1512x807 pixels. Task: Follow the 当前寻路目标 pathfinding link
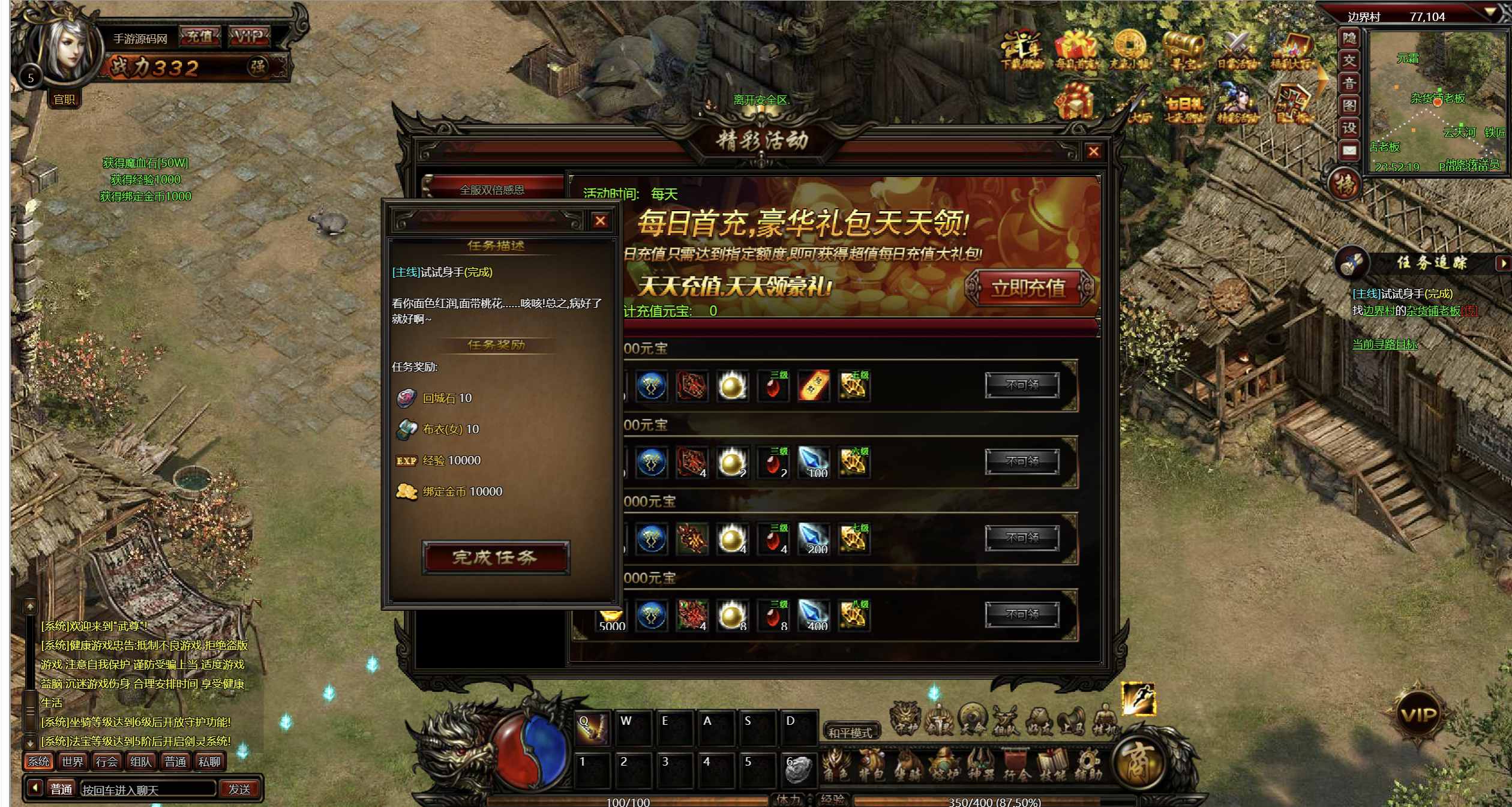(x=1384, y=344)
